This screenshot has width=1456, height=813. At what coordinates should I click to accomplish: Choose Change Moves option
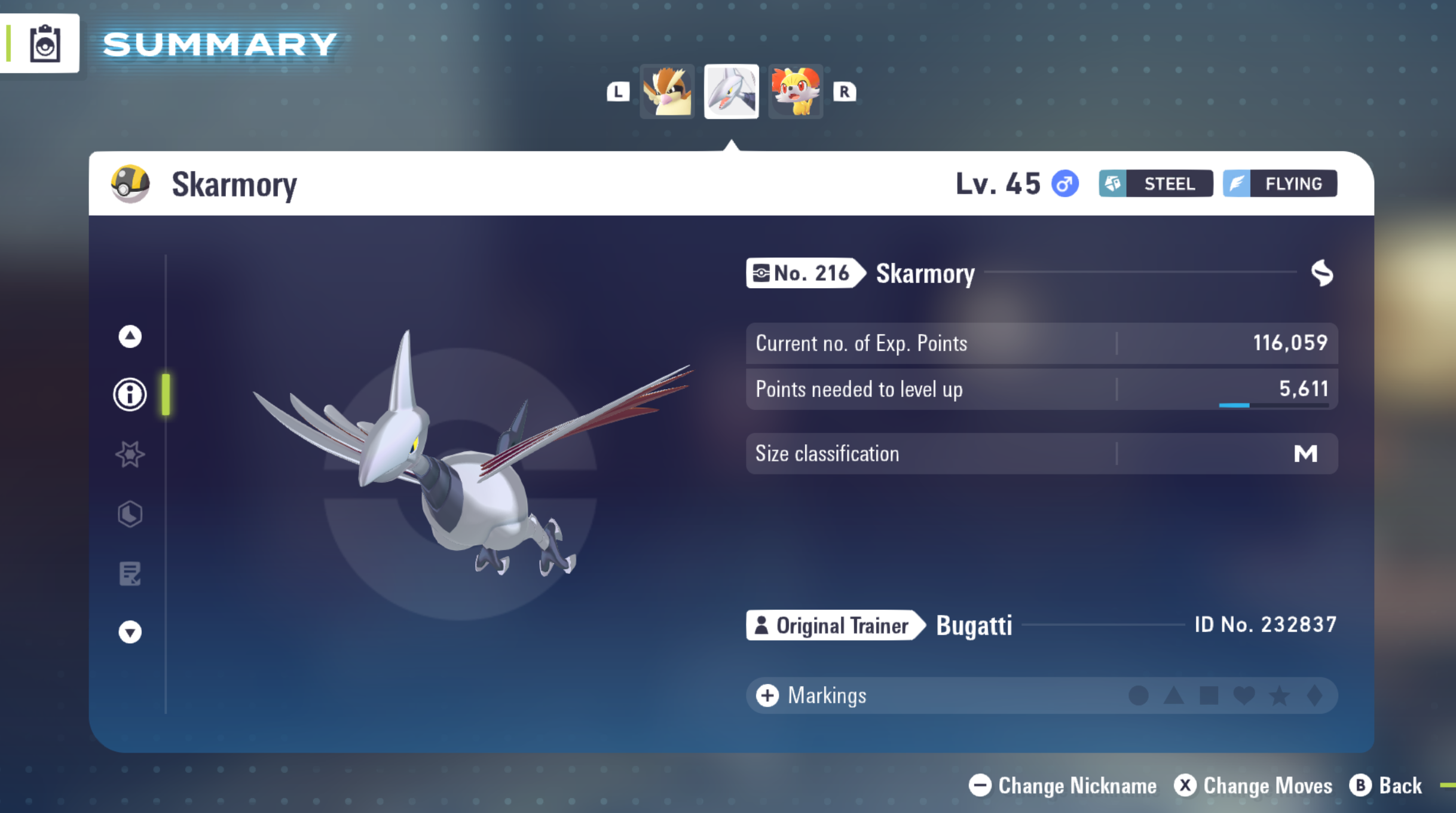click(1253, 786)
